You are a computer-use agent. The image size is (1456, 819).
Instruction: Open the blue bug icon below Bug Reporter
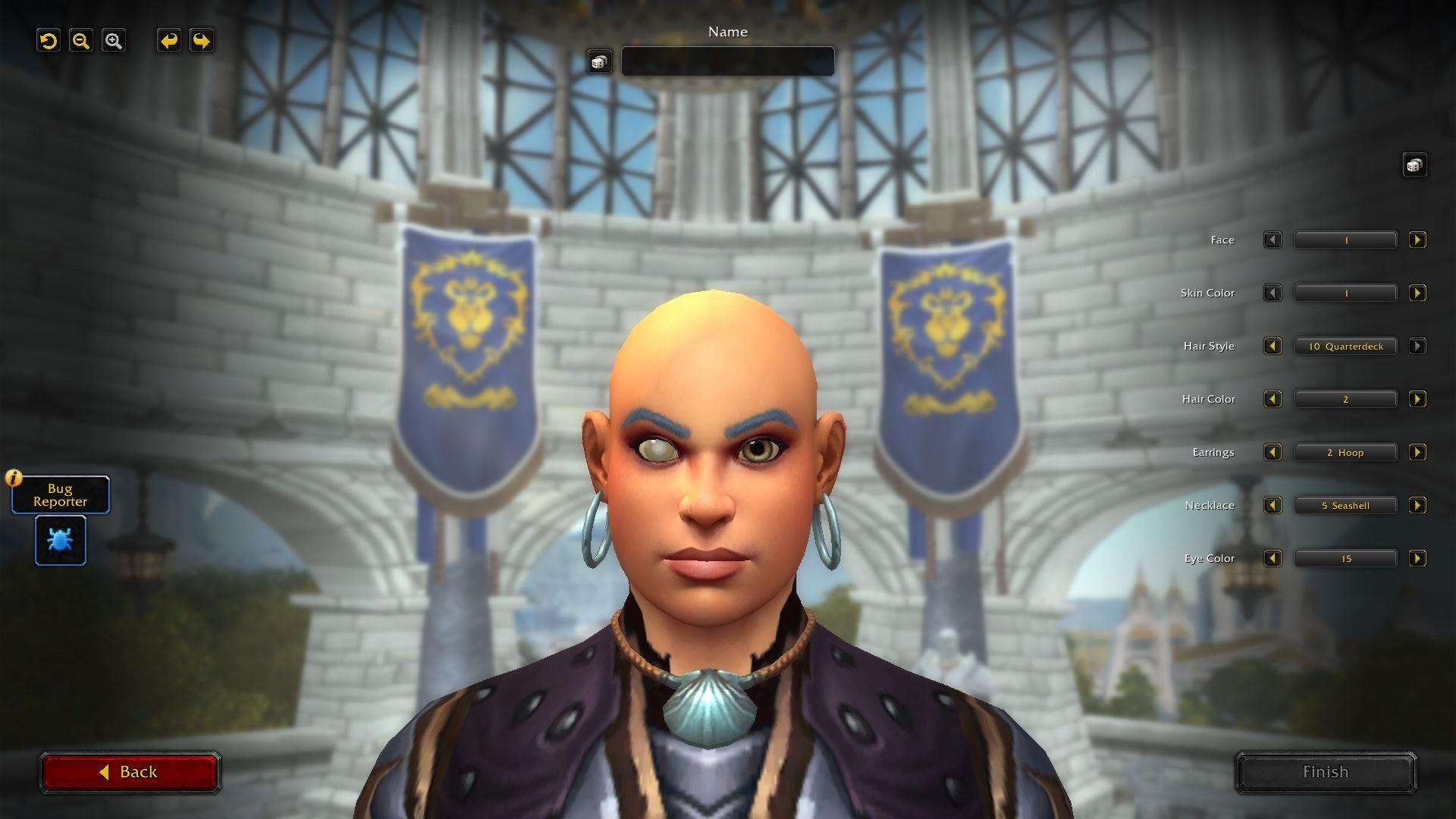pyautogui.click(x=60, y=540)
